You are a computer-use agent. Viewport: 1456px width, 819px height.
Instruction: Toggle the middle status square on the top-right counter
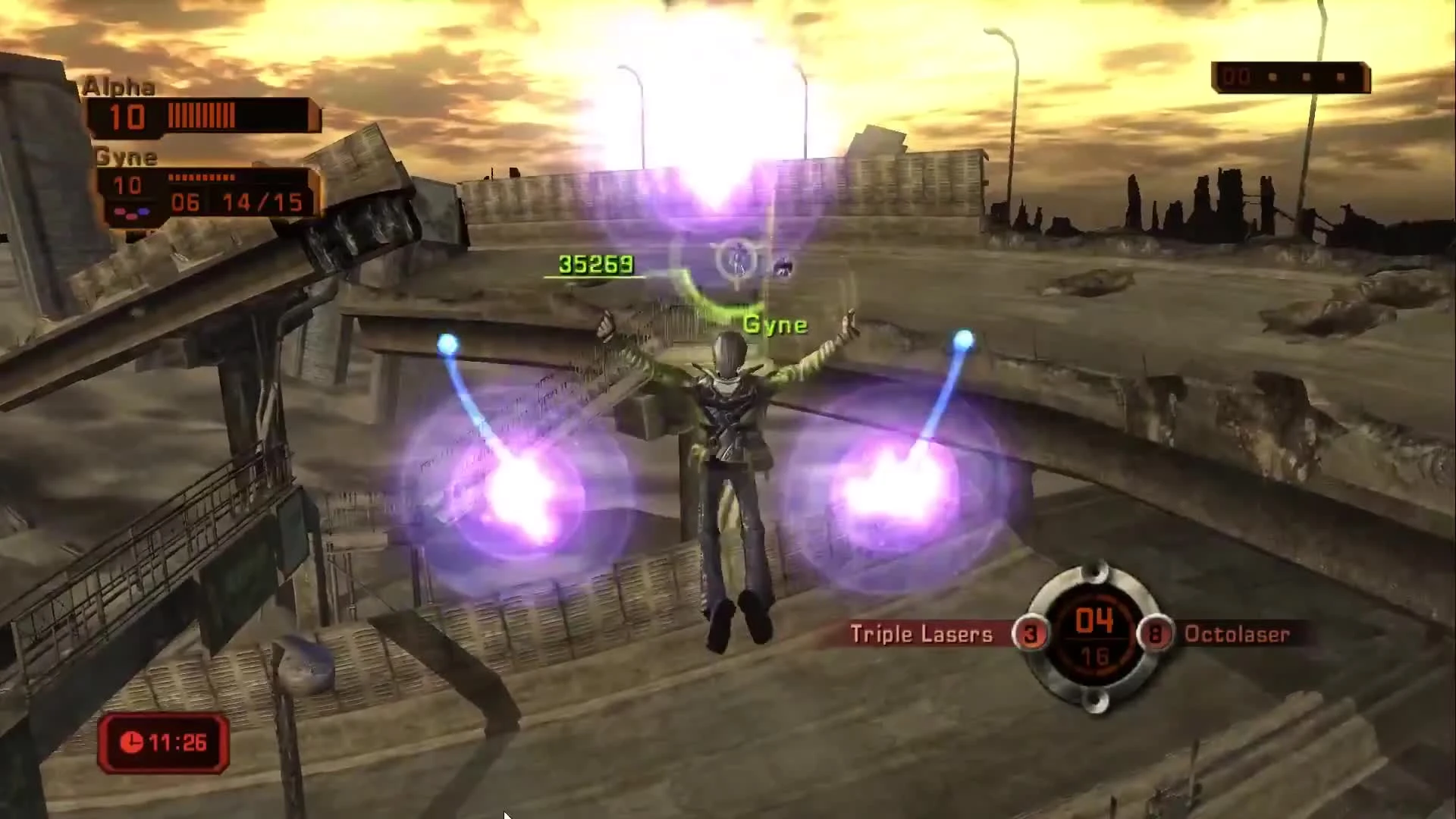[x=1307, y=76]
